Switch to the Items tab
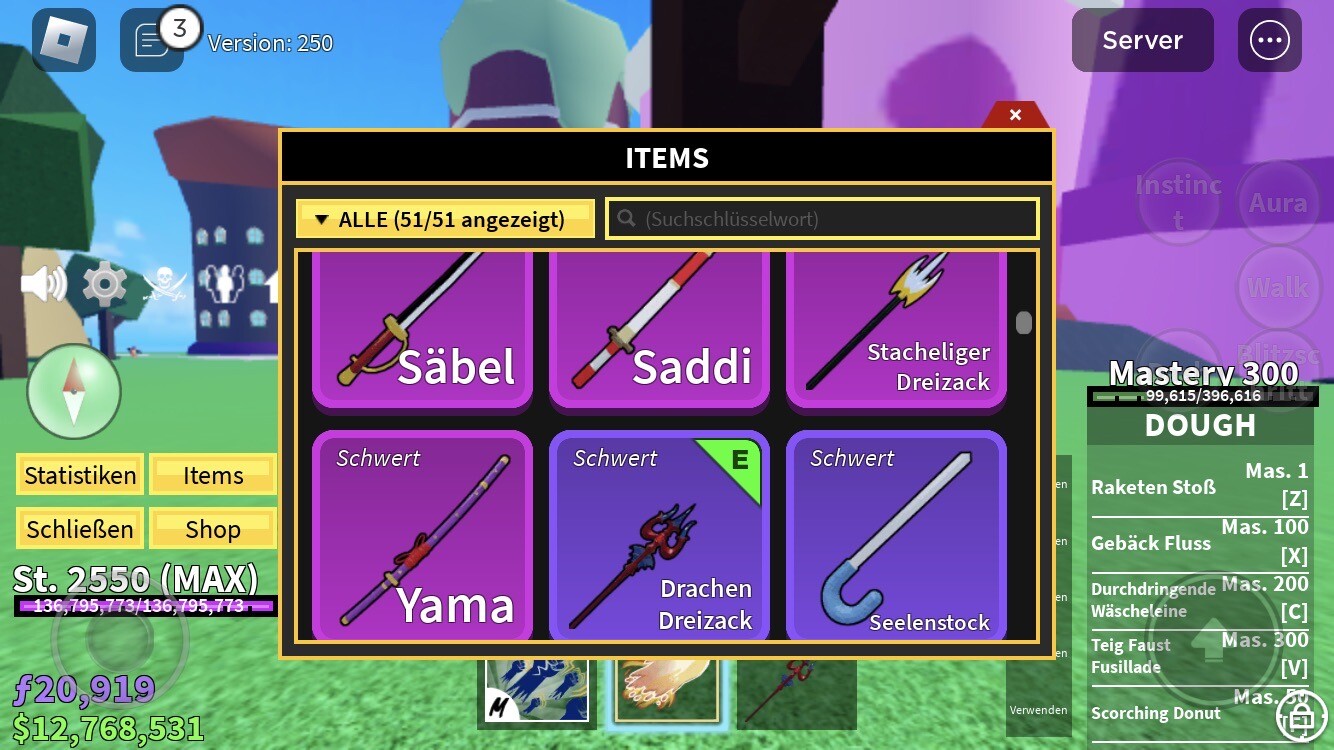 point(212,475)
